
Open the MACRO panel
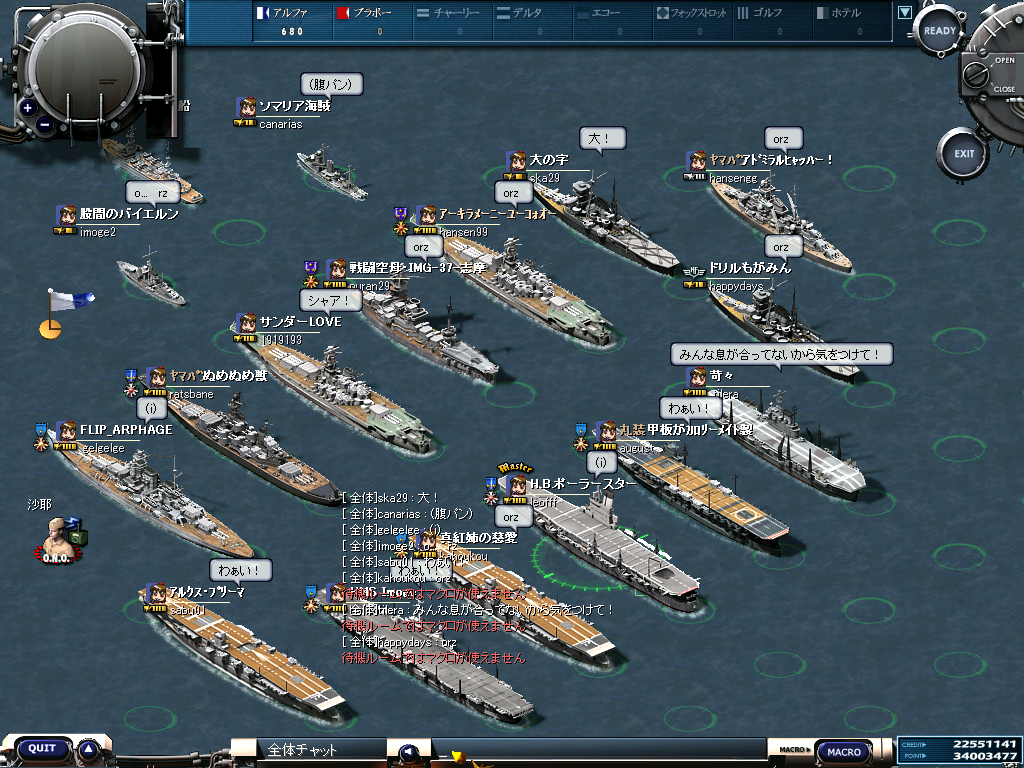pyautogui.click(x=844, y=752)
